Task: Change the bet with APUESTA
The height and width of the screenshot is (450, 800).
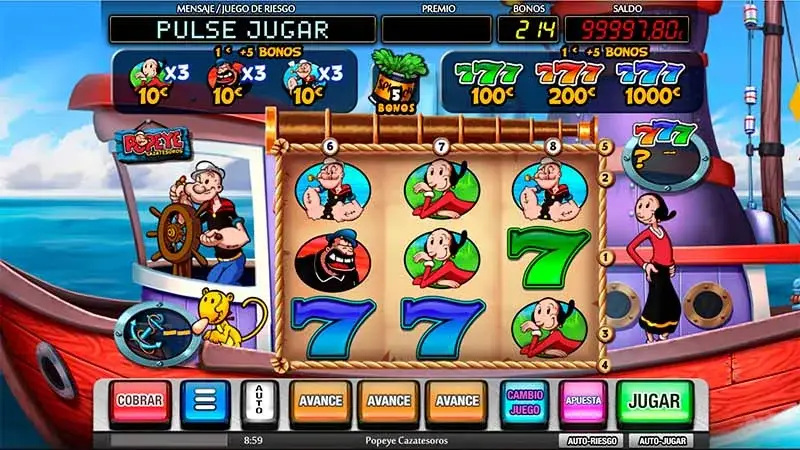Action: (x=583, y=401)
